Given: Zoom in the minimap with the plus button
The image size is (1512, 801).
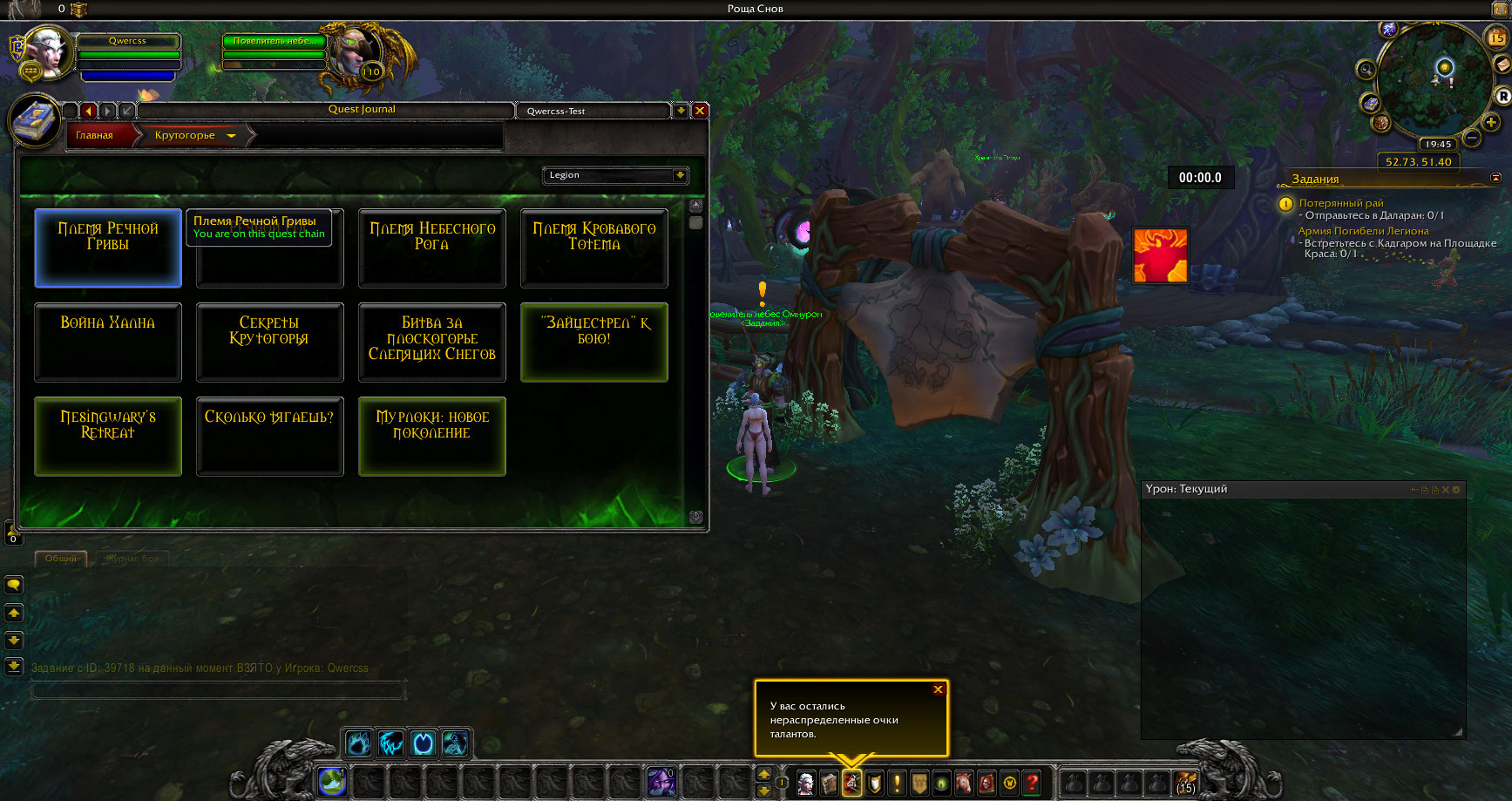Looking at the screenshot, I should click(1491, 122).
